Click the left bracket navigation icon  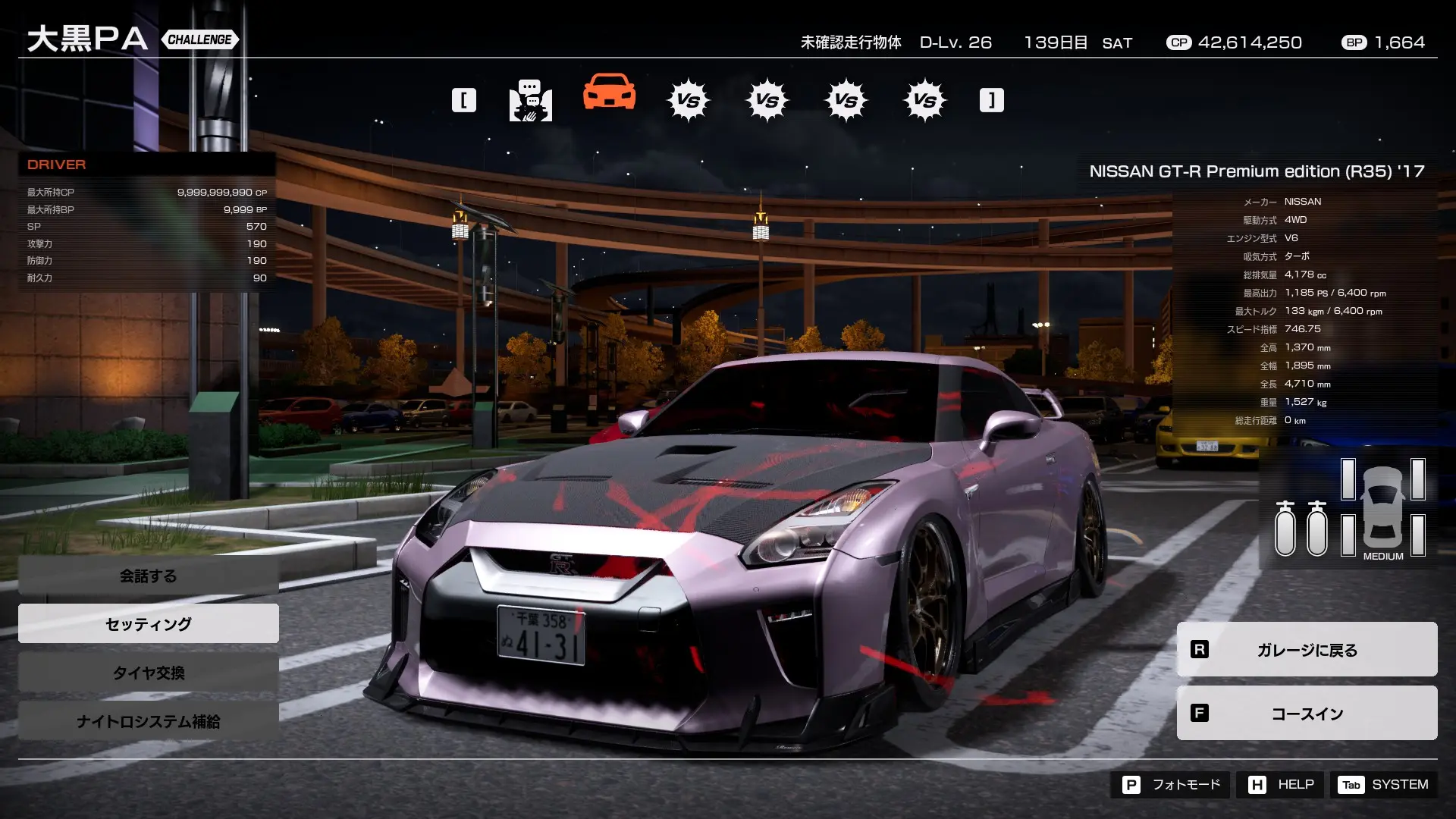(x=465, y=99)
